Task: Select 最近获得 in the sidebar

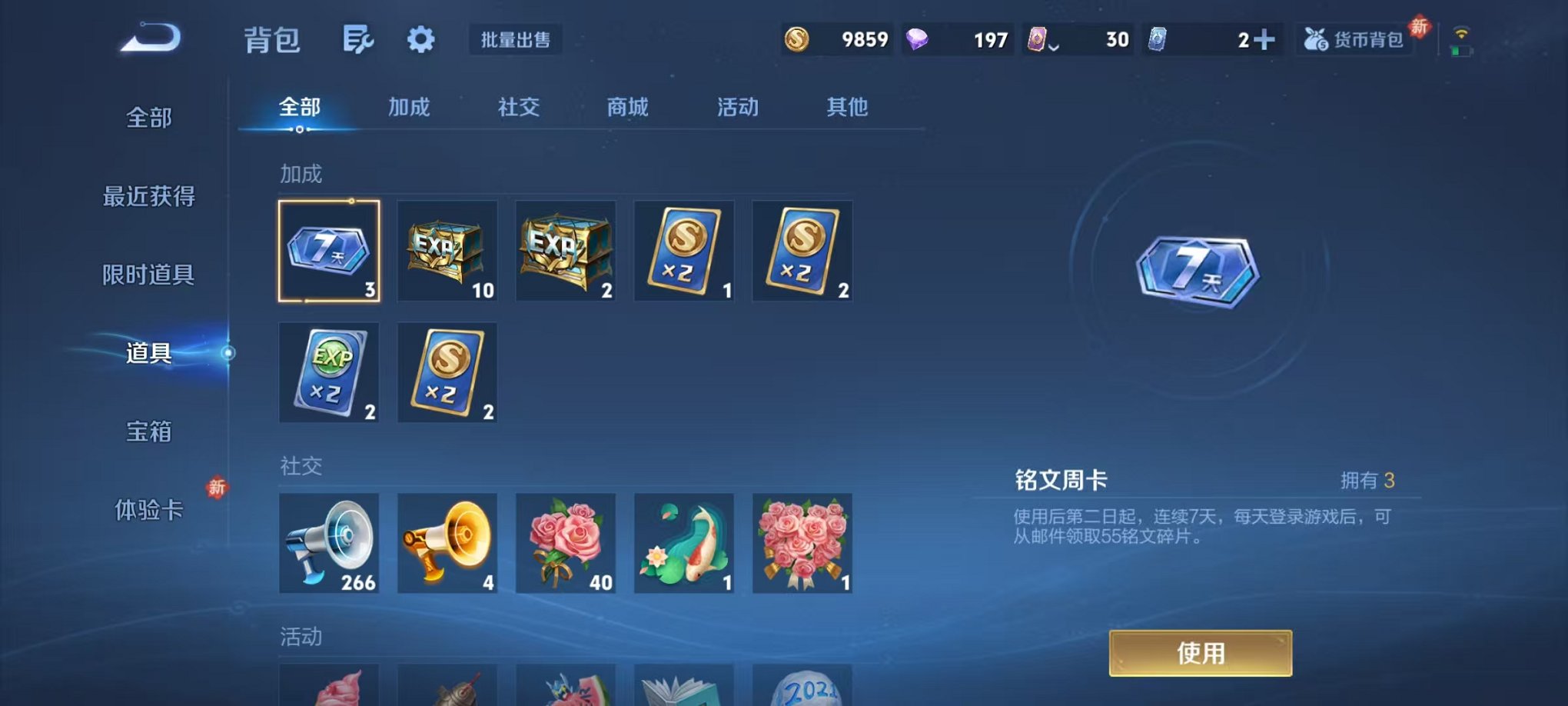Action: pyautogui.click(x=151, y=196)
